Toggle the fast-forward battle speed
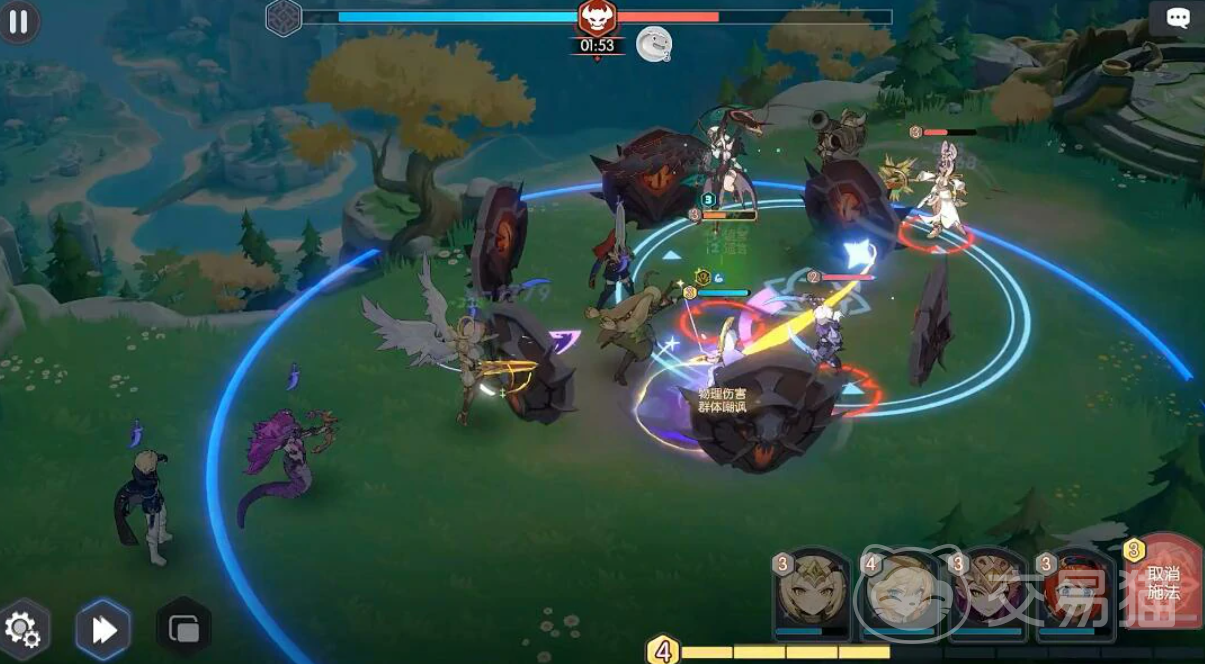 104,629
